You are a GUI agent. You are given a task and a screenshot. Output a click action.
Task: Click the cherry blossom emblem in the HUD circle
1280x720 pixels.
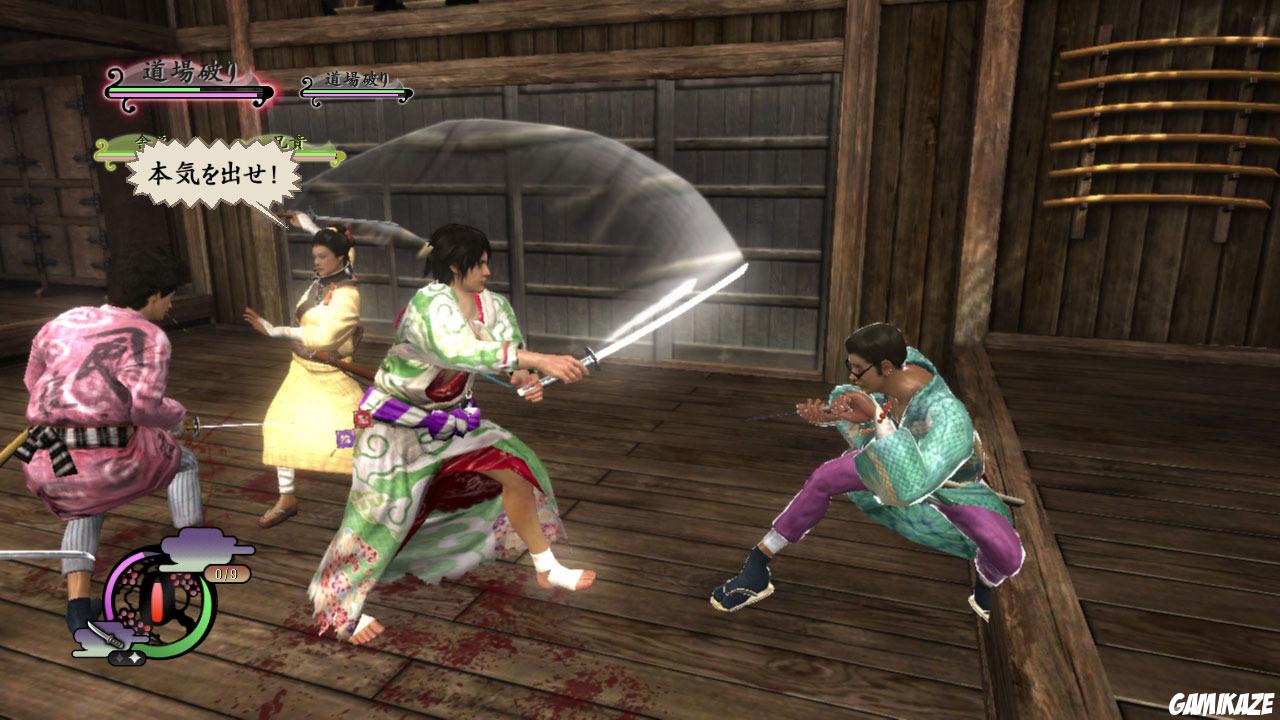pyautogui.click(x=134, y=582)
